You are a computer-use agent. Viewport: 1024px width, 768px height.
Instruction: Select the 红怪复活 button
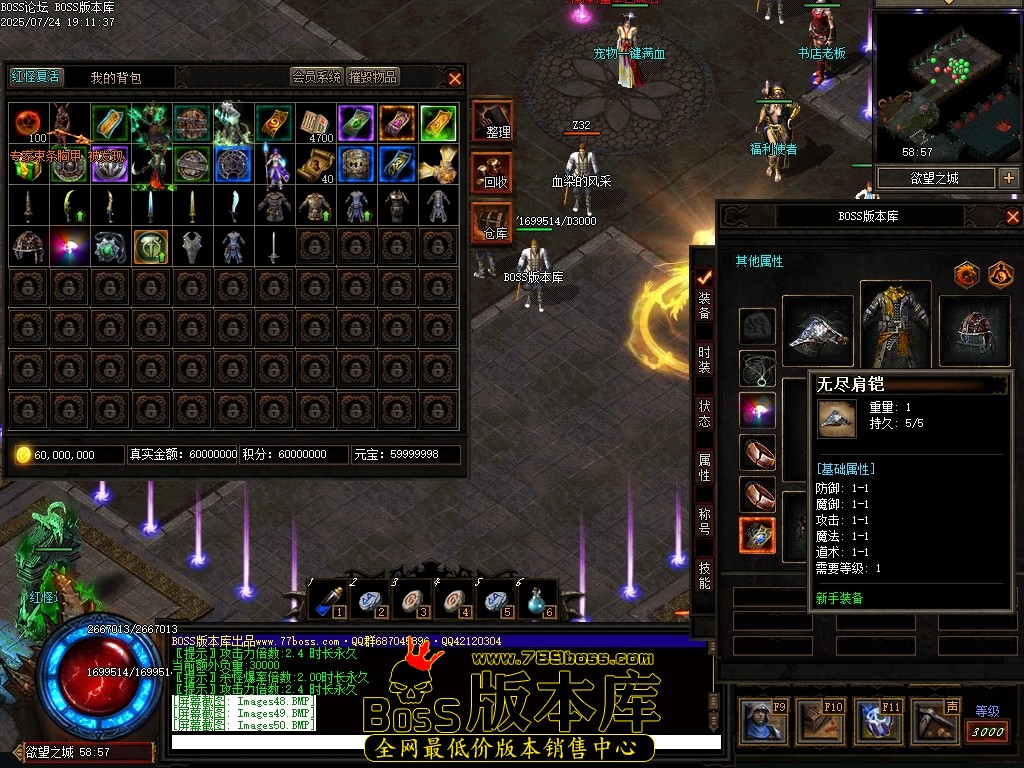(35, 77)
